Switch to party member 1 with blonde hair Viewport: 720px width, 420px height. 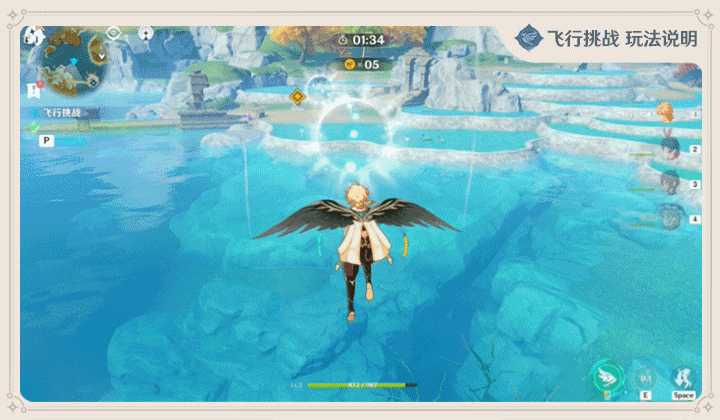tap(666, 112)
